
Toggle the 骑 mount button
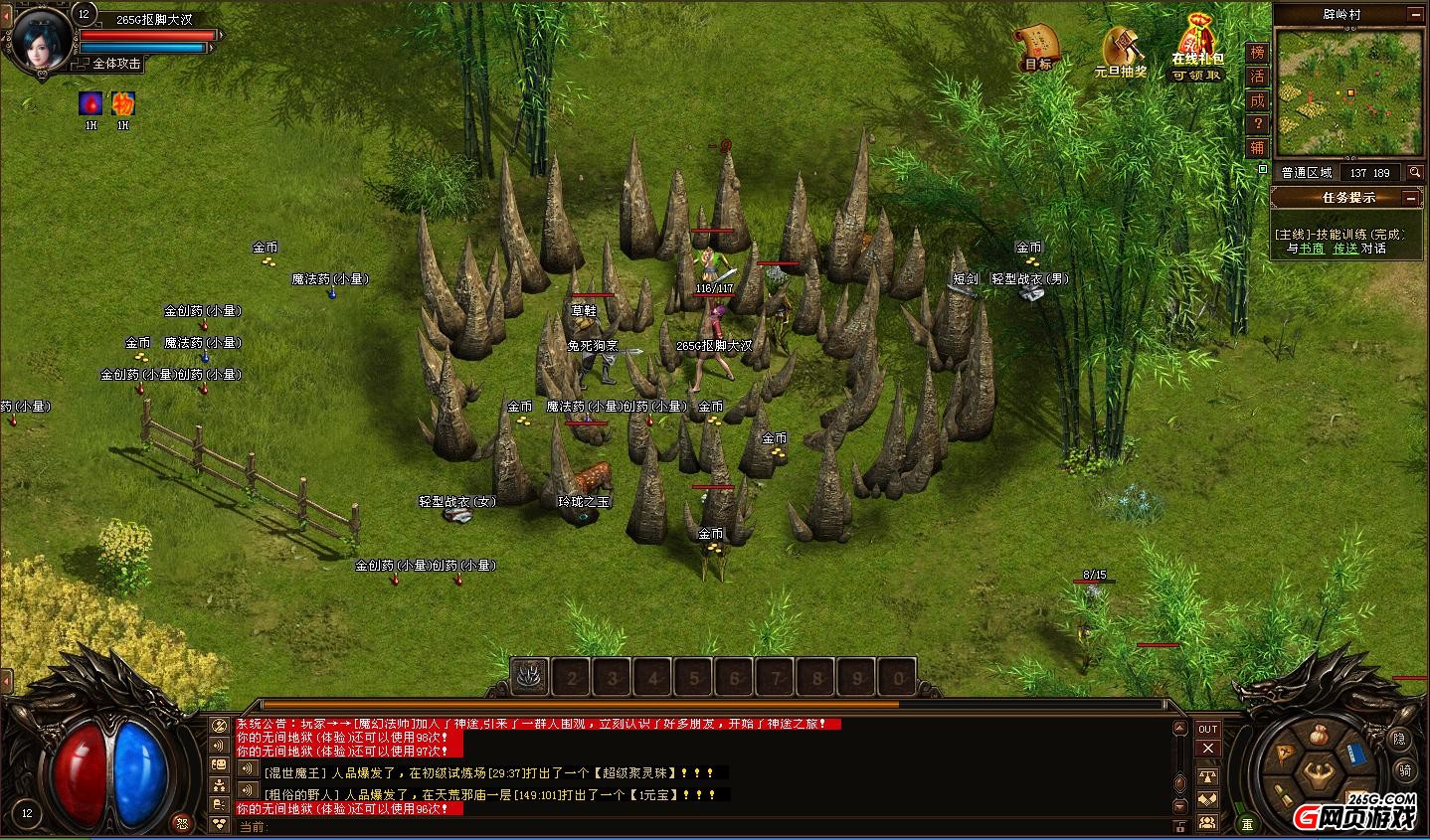click(x=1404, y=770)
